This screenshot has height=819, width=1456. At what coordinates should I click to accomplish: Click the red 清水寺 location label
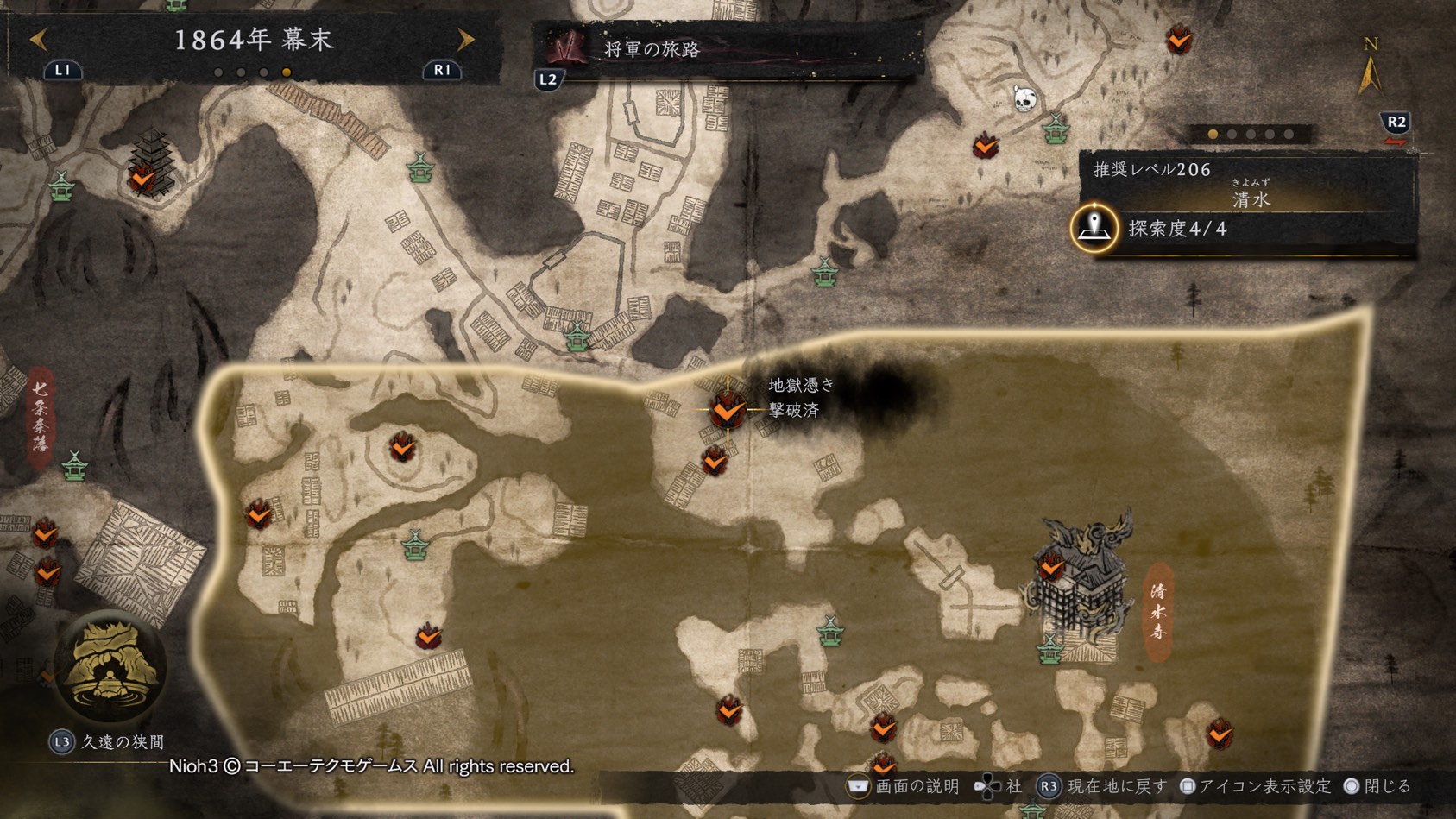1158,611
